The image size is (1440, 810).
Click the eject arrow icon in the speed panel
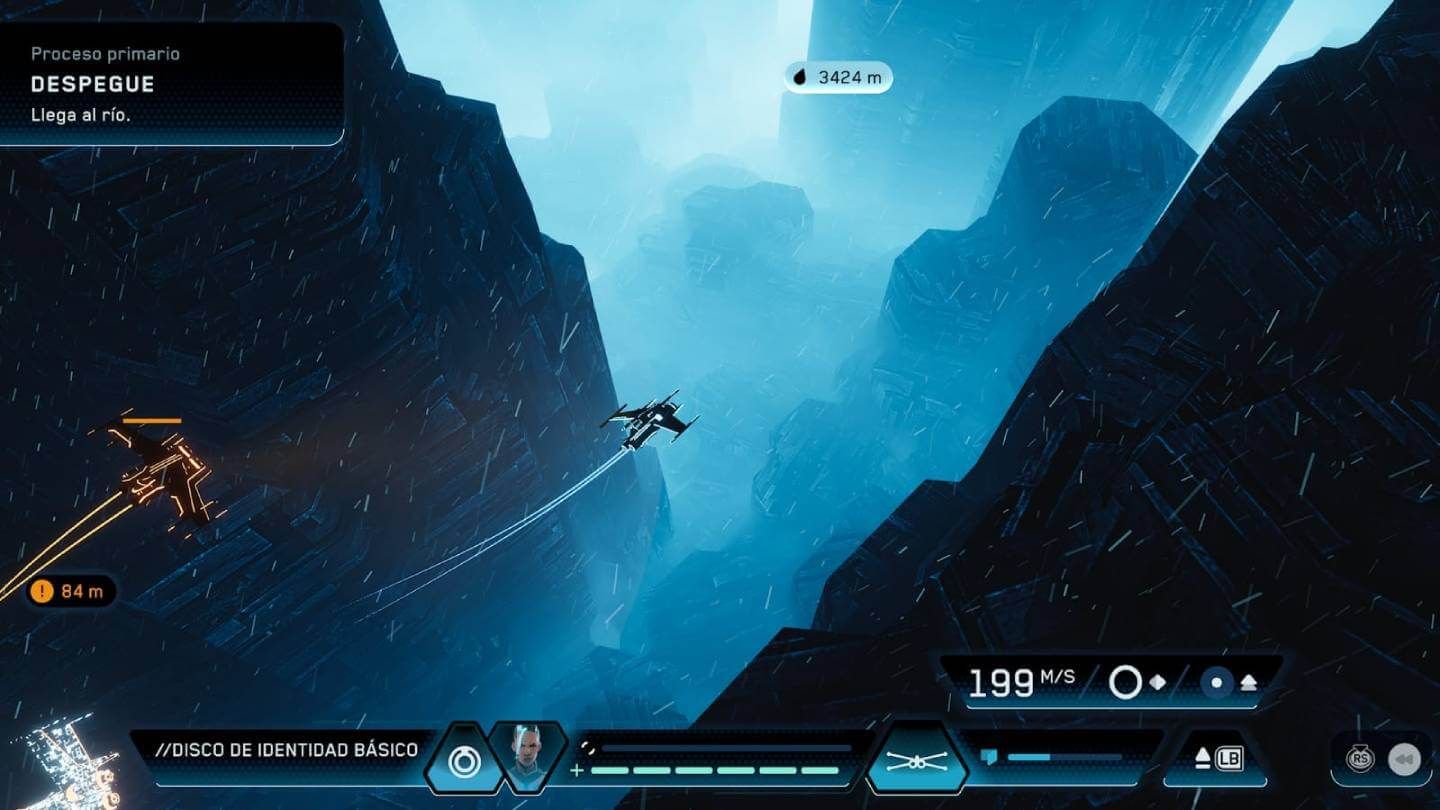[x=1248, y=682]
